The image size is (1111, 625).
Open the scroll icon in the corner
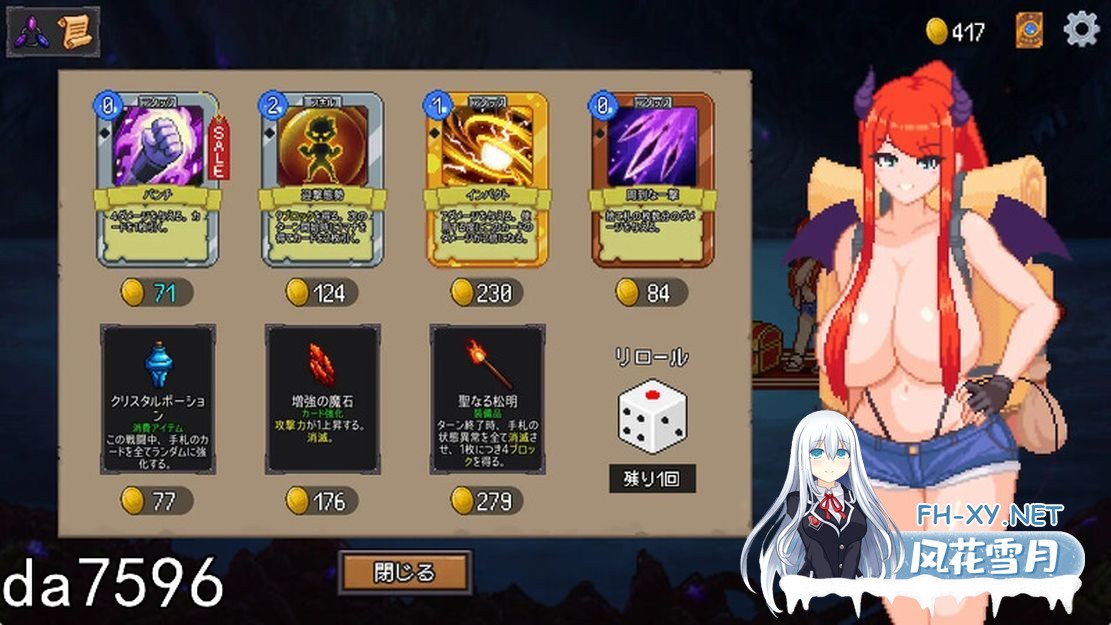[75, 32]
